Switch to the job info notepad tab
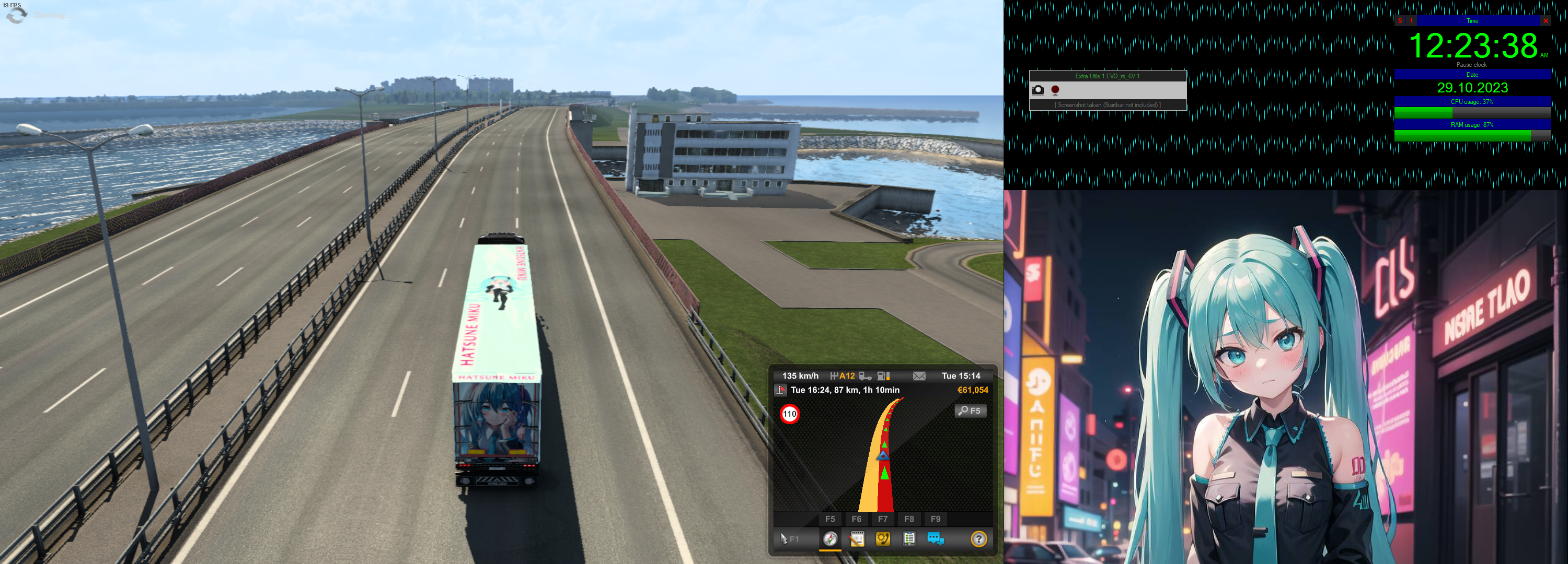1568x564 pixels. point(857,538)
